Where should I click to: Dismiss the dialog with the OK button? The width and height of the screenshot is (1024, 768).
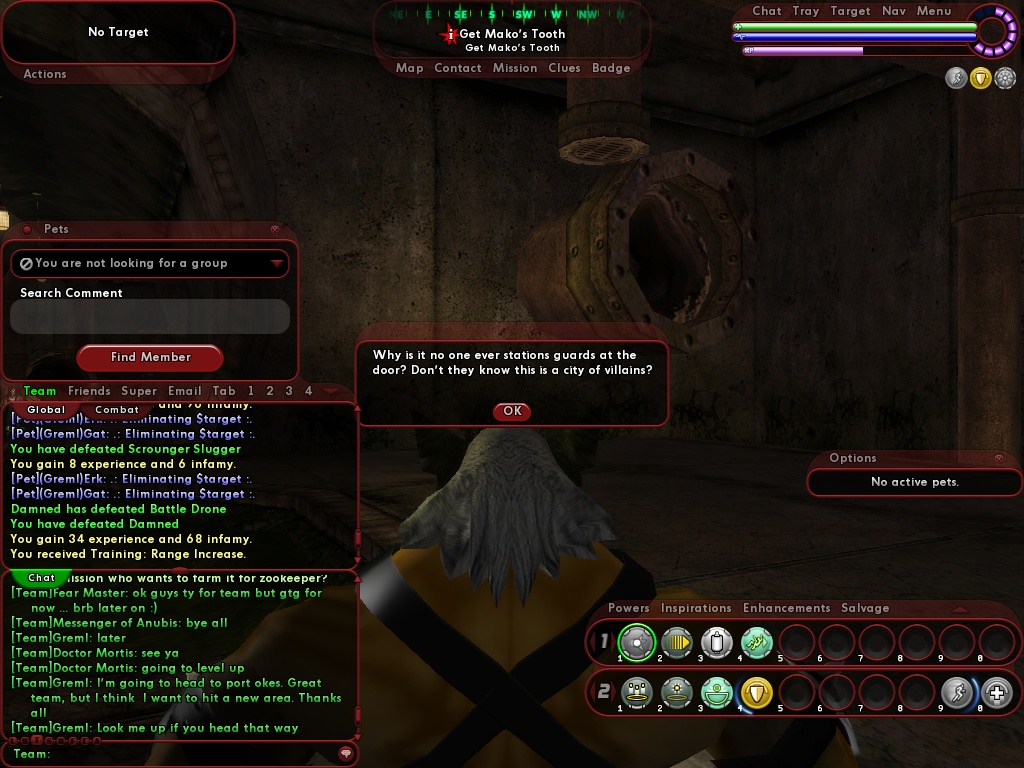click(512, 411)
